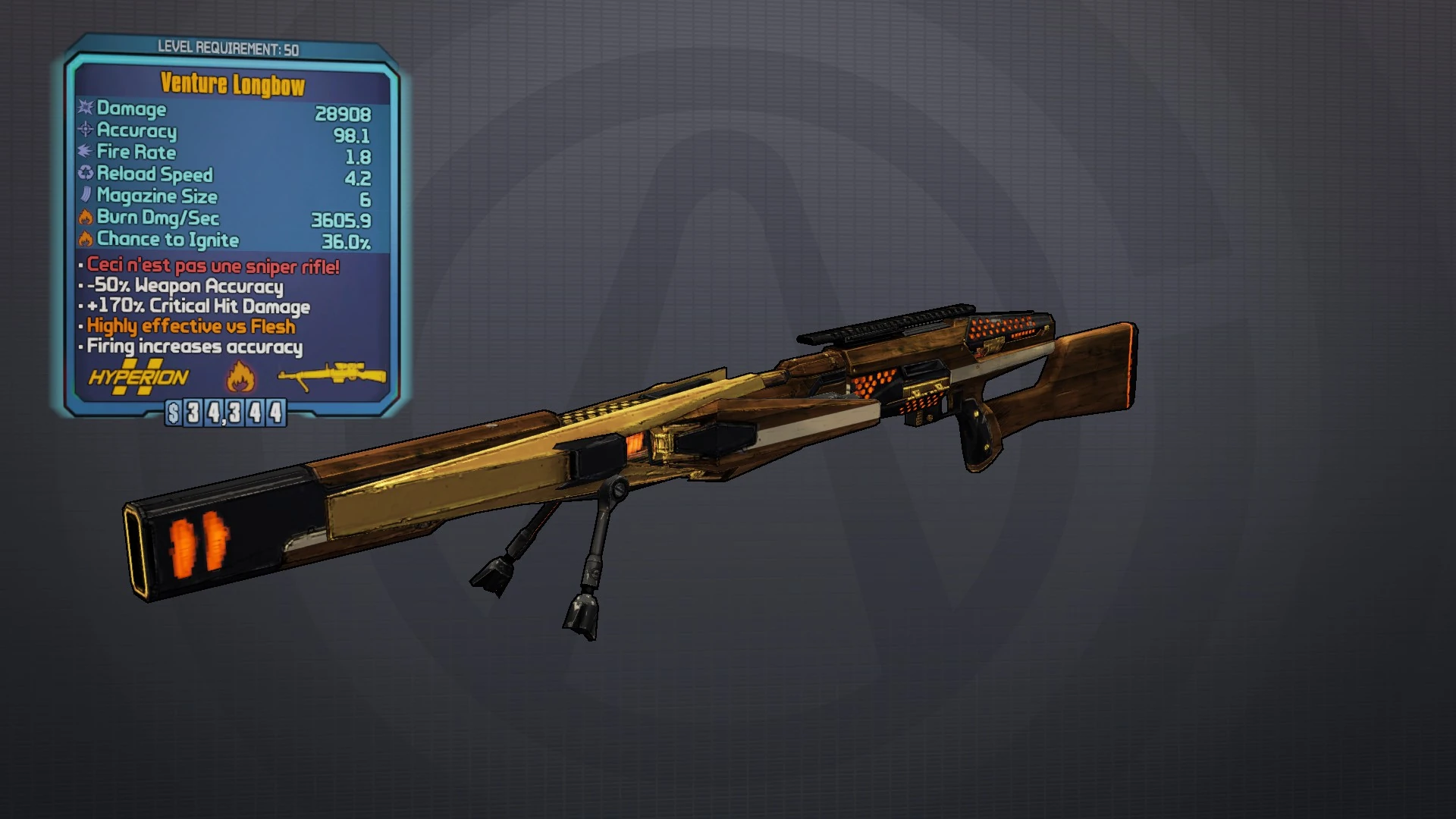This screenshot has height=819, width=1456.
Task: Enable the Firing increases accuracy perk line
Action: (192, 347)
